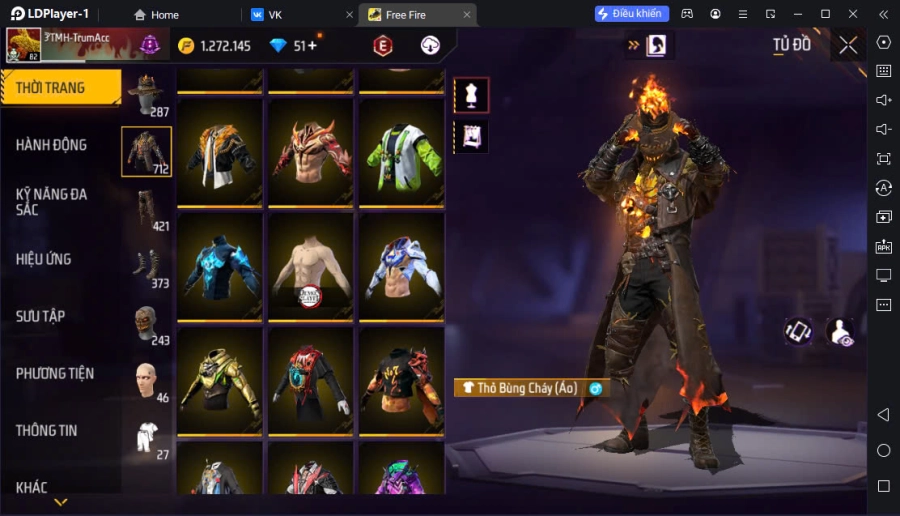
Task: Expand the double-arrow panel button
Action: pyautogui.click(x=633, y=45)
